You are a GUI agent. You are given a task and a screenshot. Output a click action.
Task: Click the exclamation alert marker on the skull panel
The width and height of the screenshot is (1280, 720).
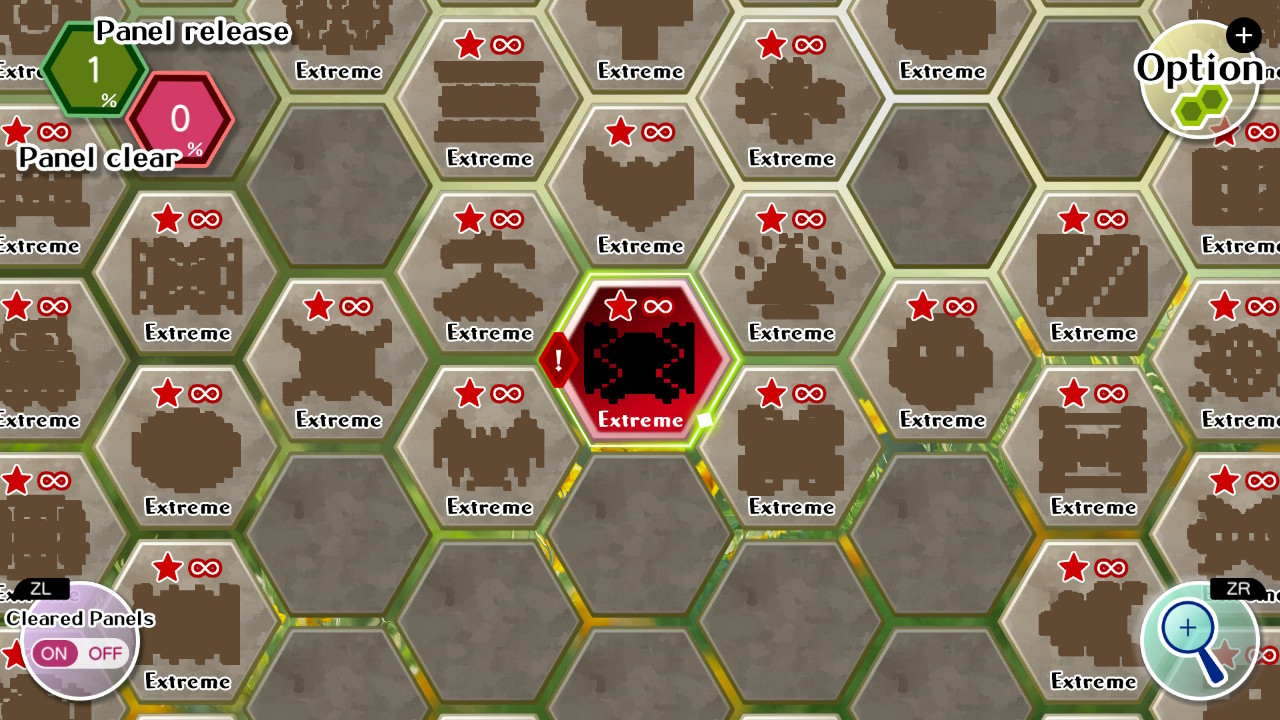556,360
